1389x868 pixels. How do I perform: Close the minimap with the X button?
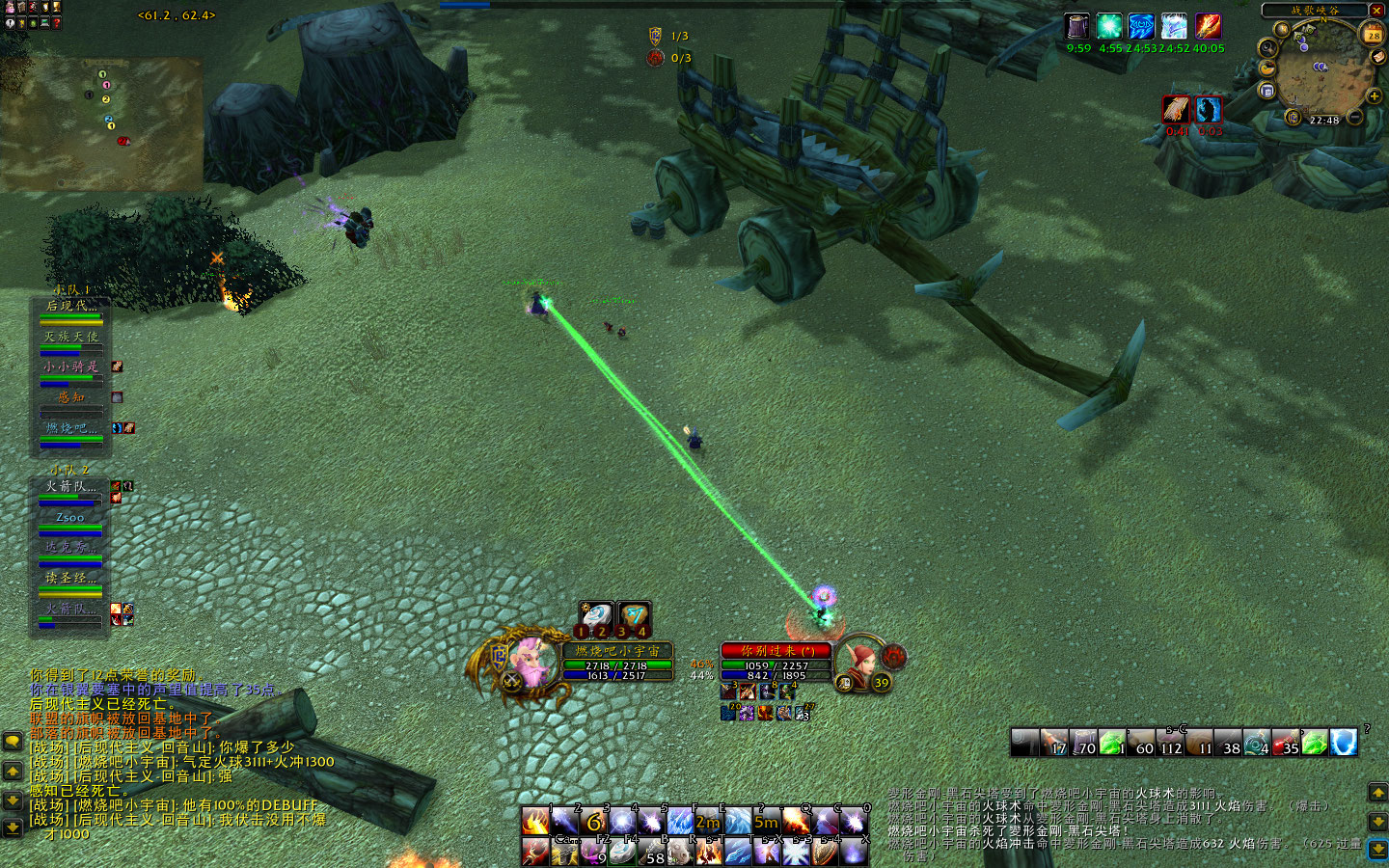1375,11
